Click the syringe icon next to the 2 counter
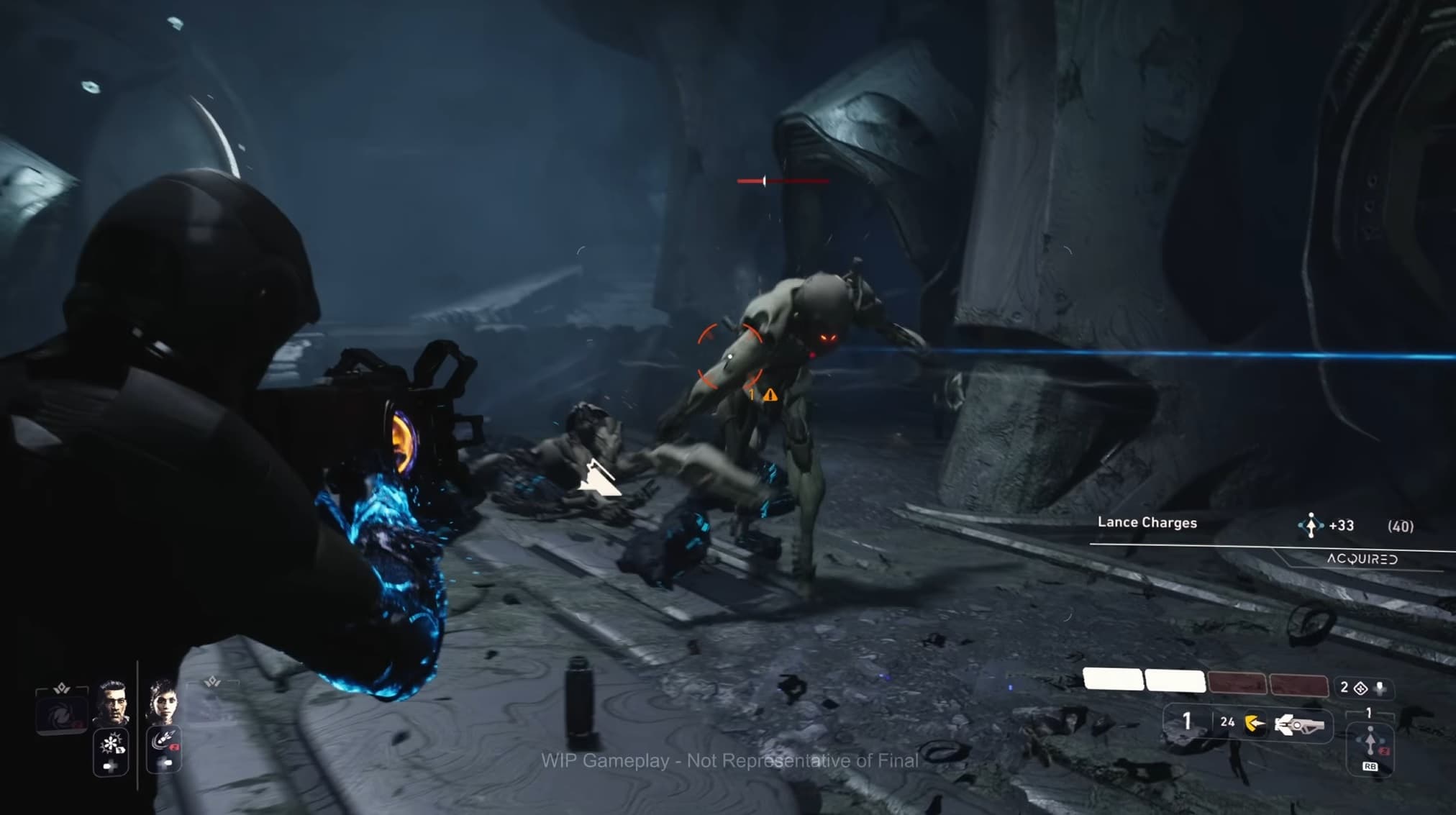The image size is (1456, 815). coord(1380,688)
